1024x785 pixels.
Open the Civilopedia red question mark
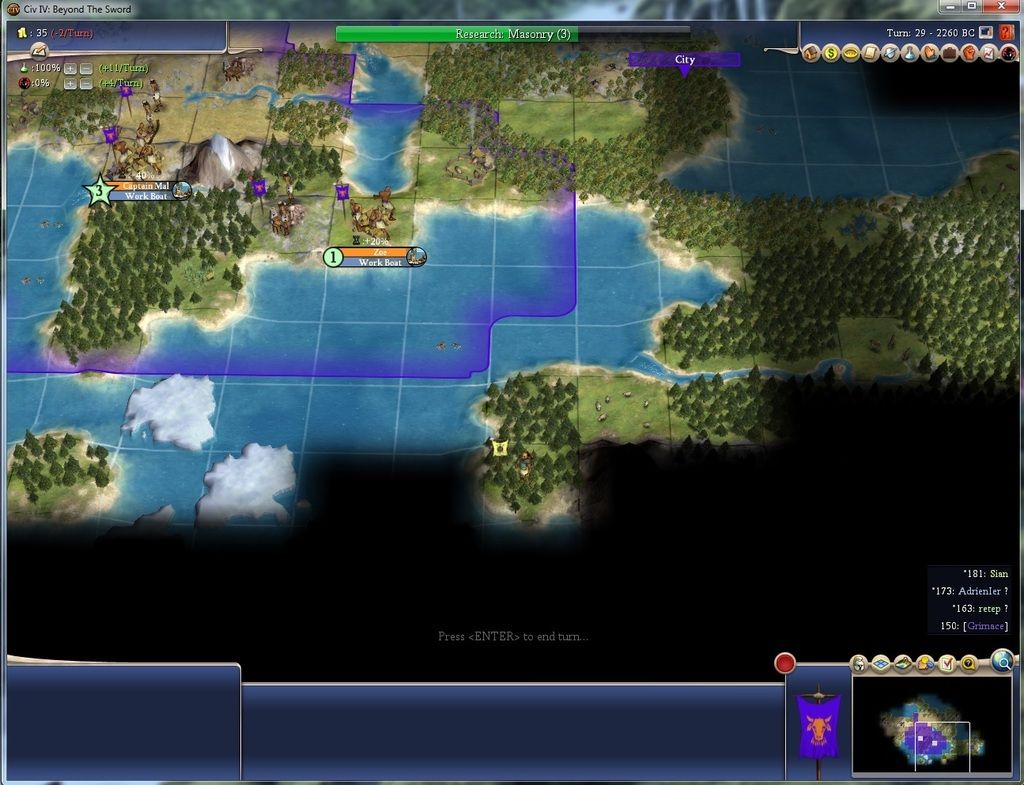1006,33
